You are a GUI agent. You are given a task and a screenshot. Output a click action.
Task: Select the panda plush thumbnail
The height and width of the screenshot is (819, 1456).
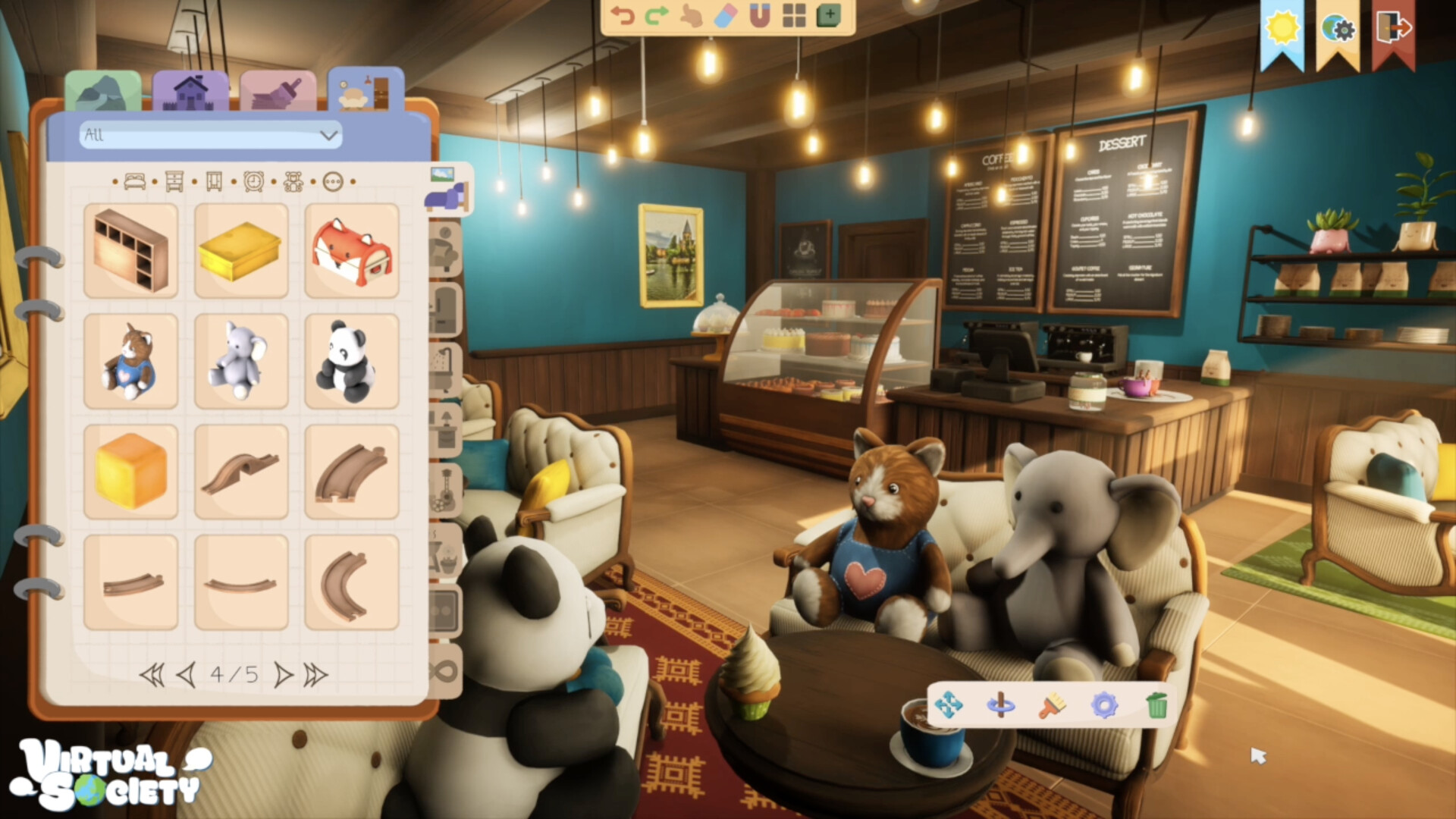tap(351, 360)
